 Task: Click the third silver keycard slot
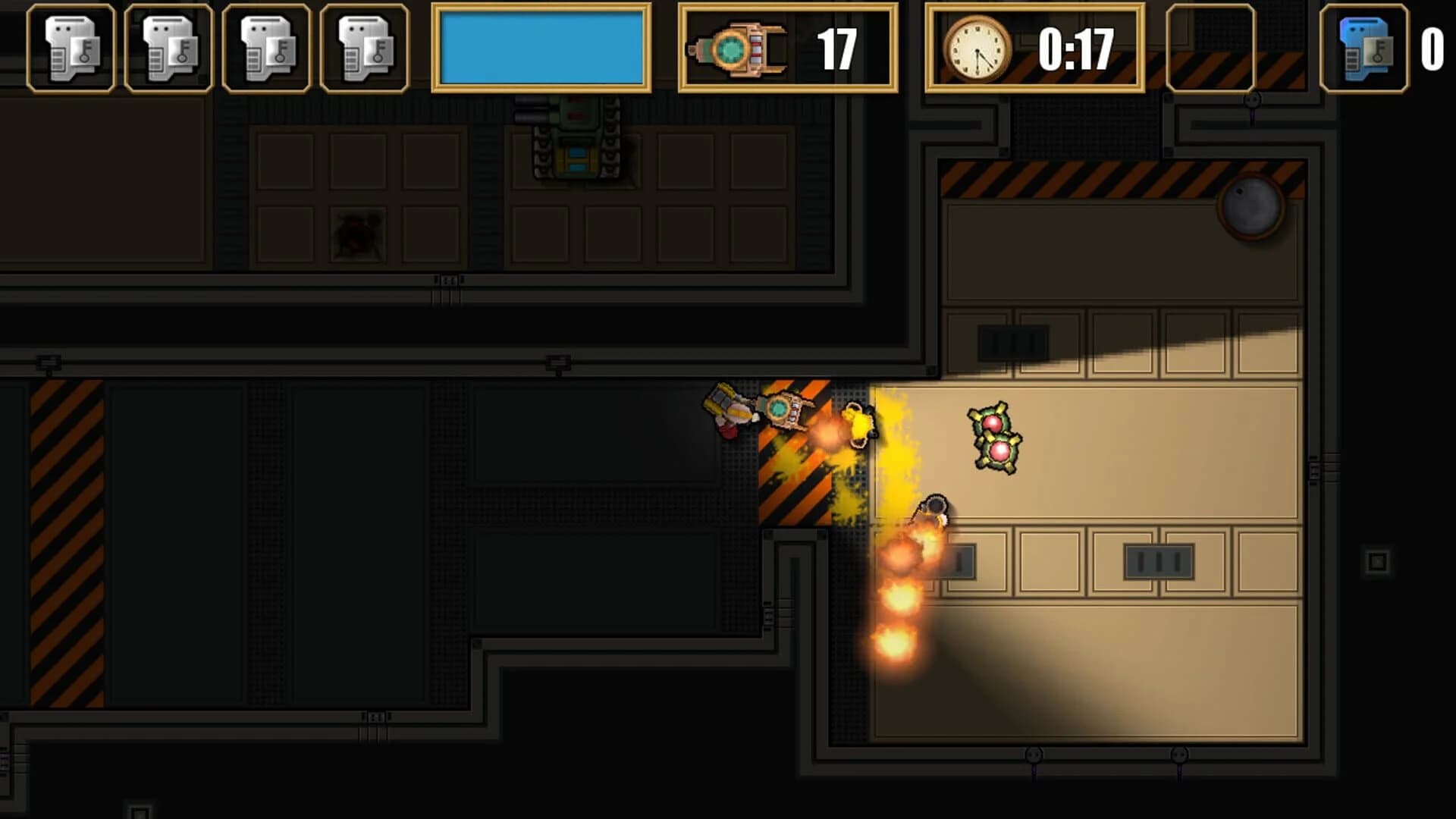[x=267, y=49]
